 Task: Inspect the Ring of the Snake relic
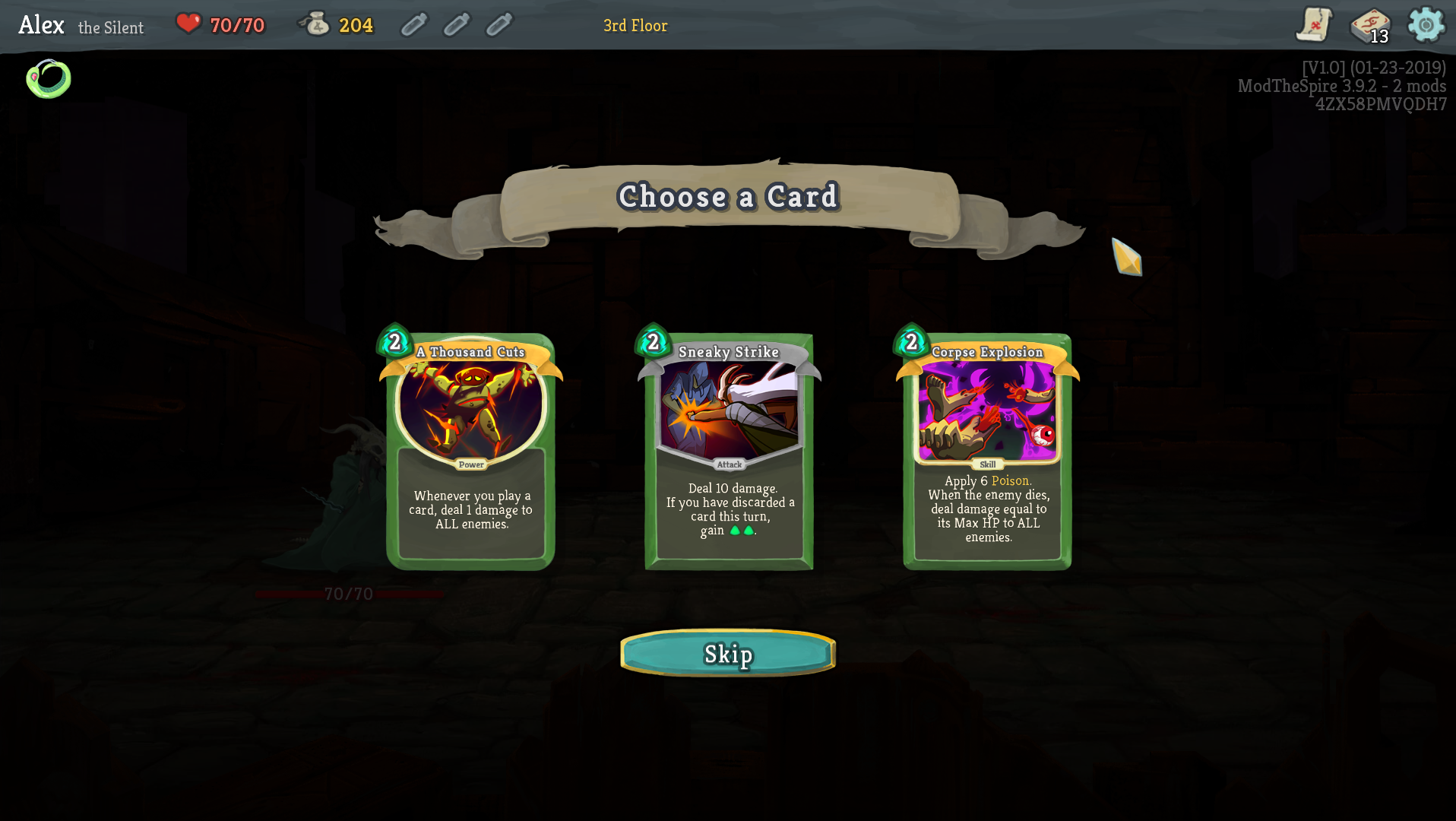(x=49, y=79)
